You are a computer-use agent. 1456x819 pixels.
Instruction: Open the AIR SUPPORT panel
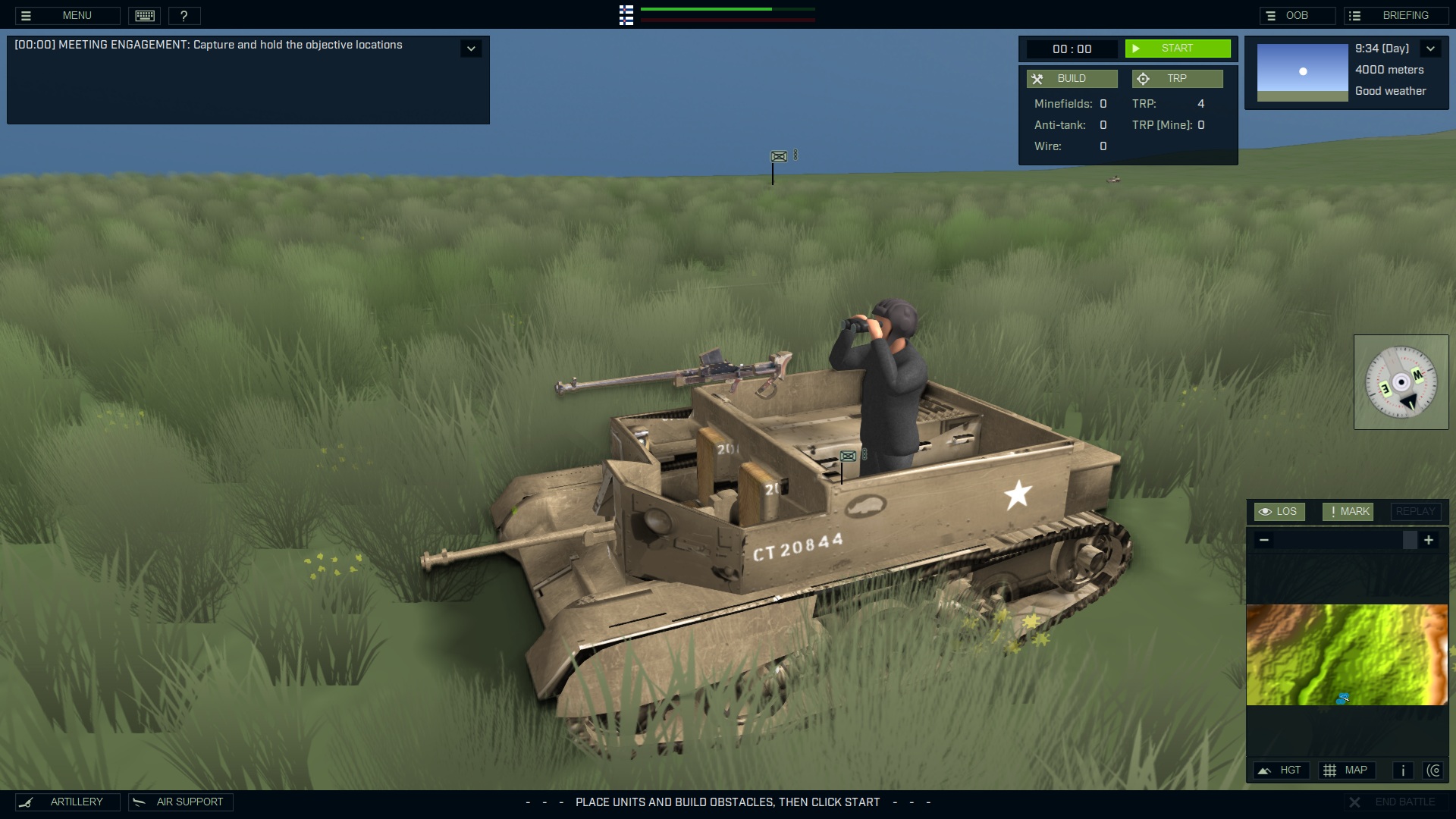tap(180, 802)
